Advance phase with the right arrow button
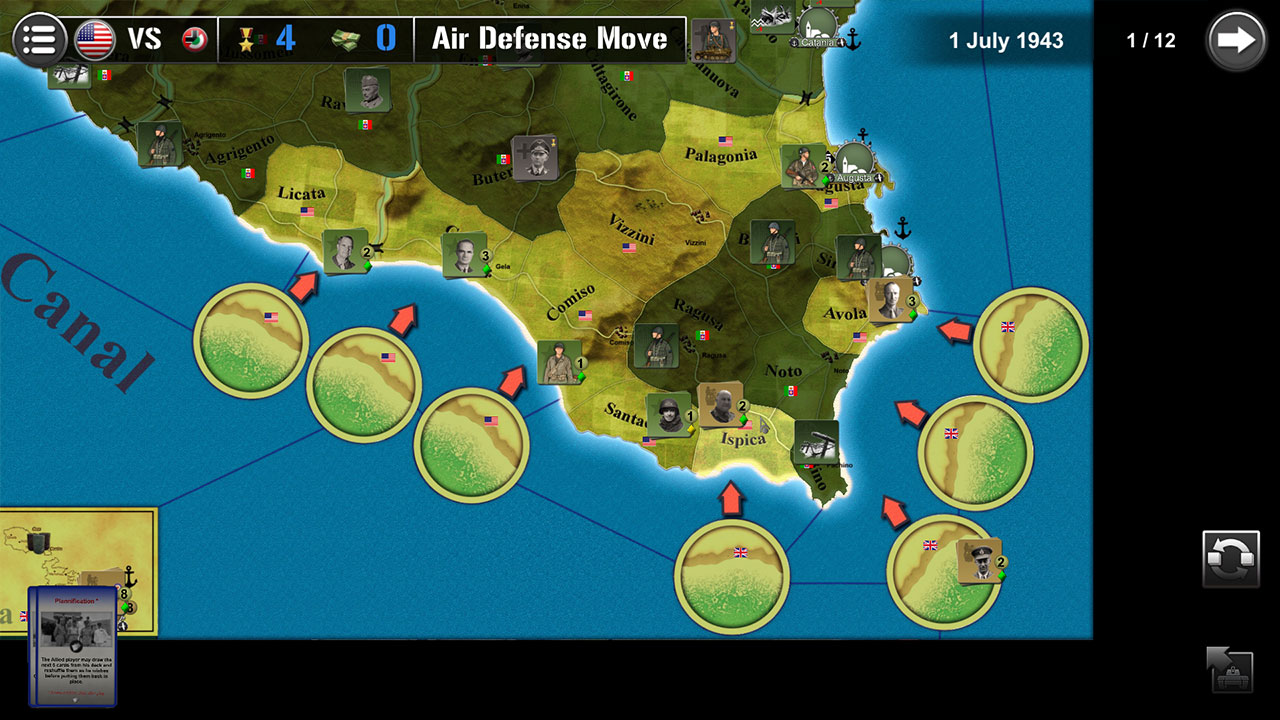1280x720 pixels. pos(1237,40)
